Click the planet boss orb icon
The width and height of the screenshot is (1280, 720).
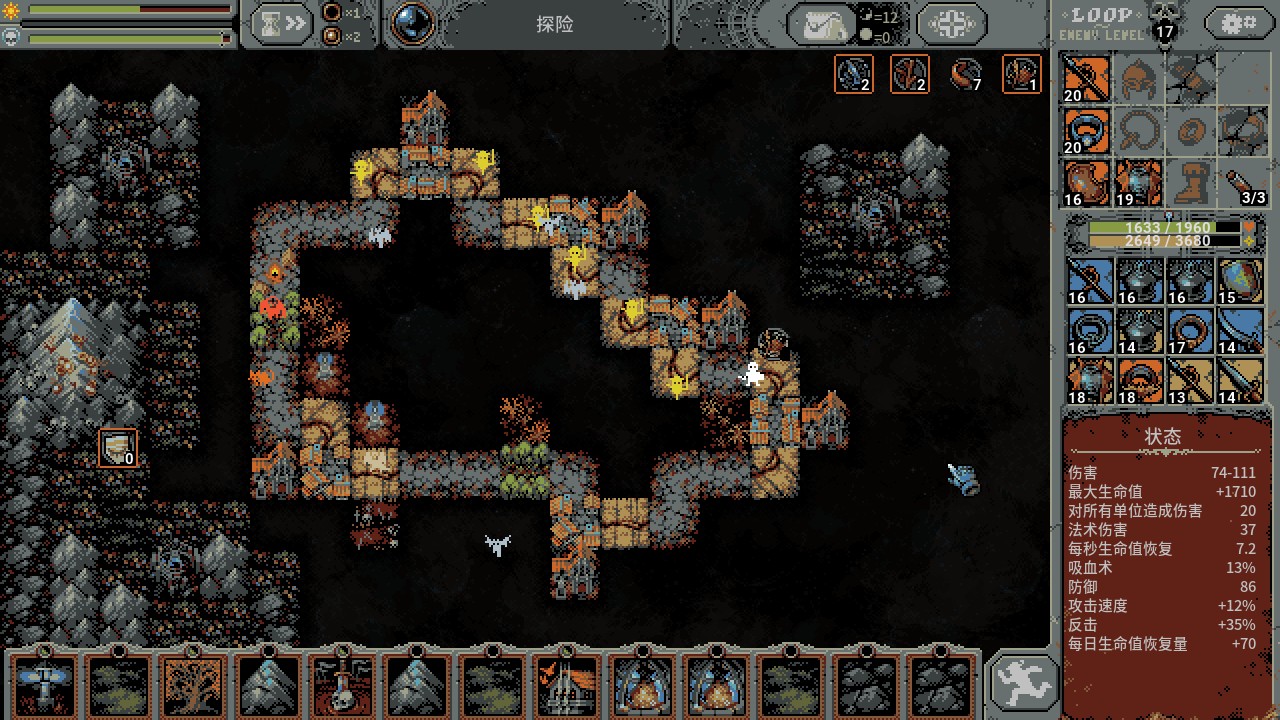412,24
